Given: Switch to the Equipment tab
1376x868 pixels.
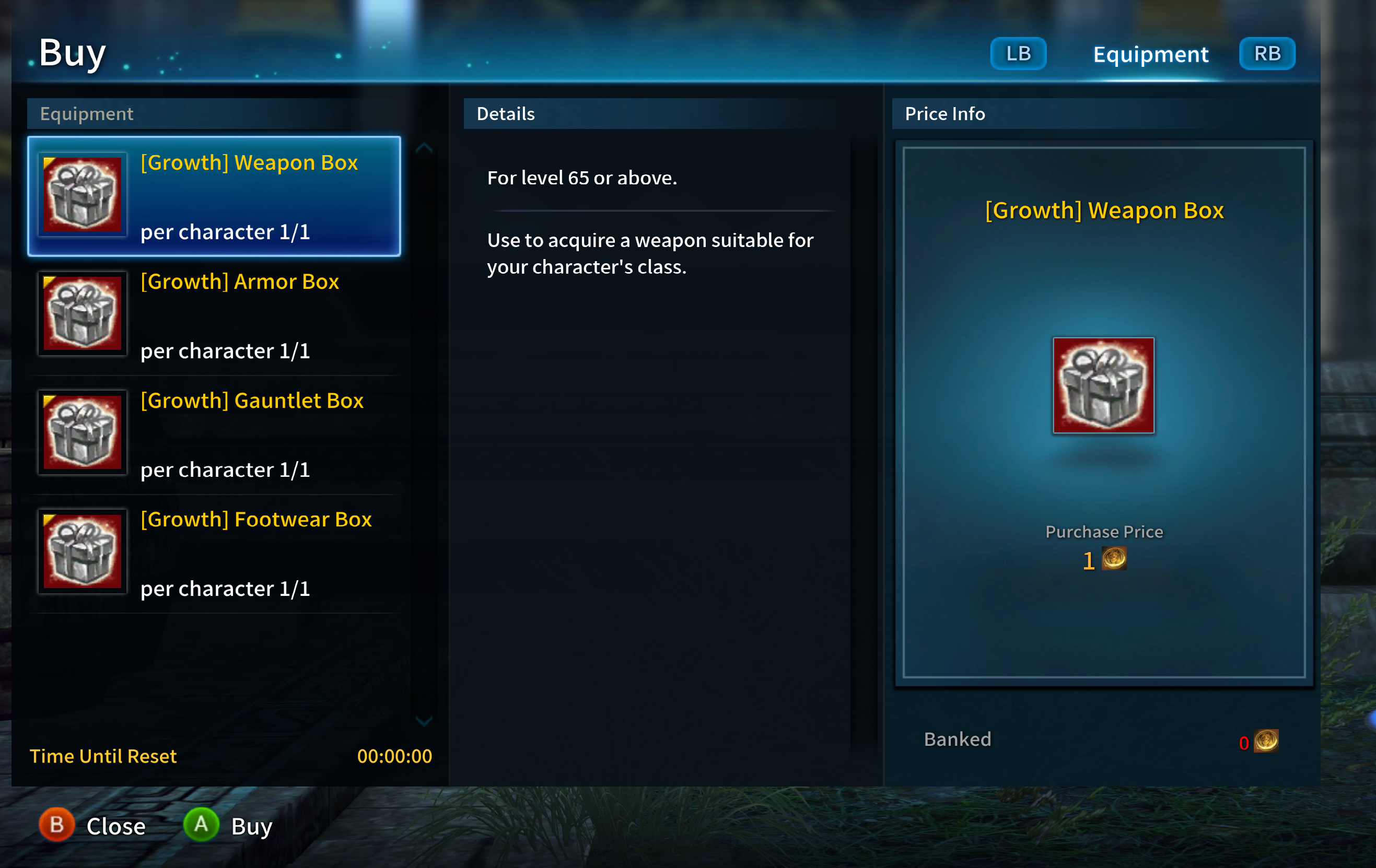Looking at the screenshot, I should pos(1150,54).
